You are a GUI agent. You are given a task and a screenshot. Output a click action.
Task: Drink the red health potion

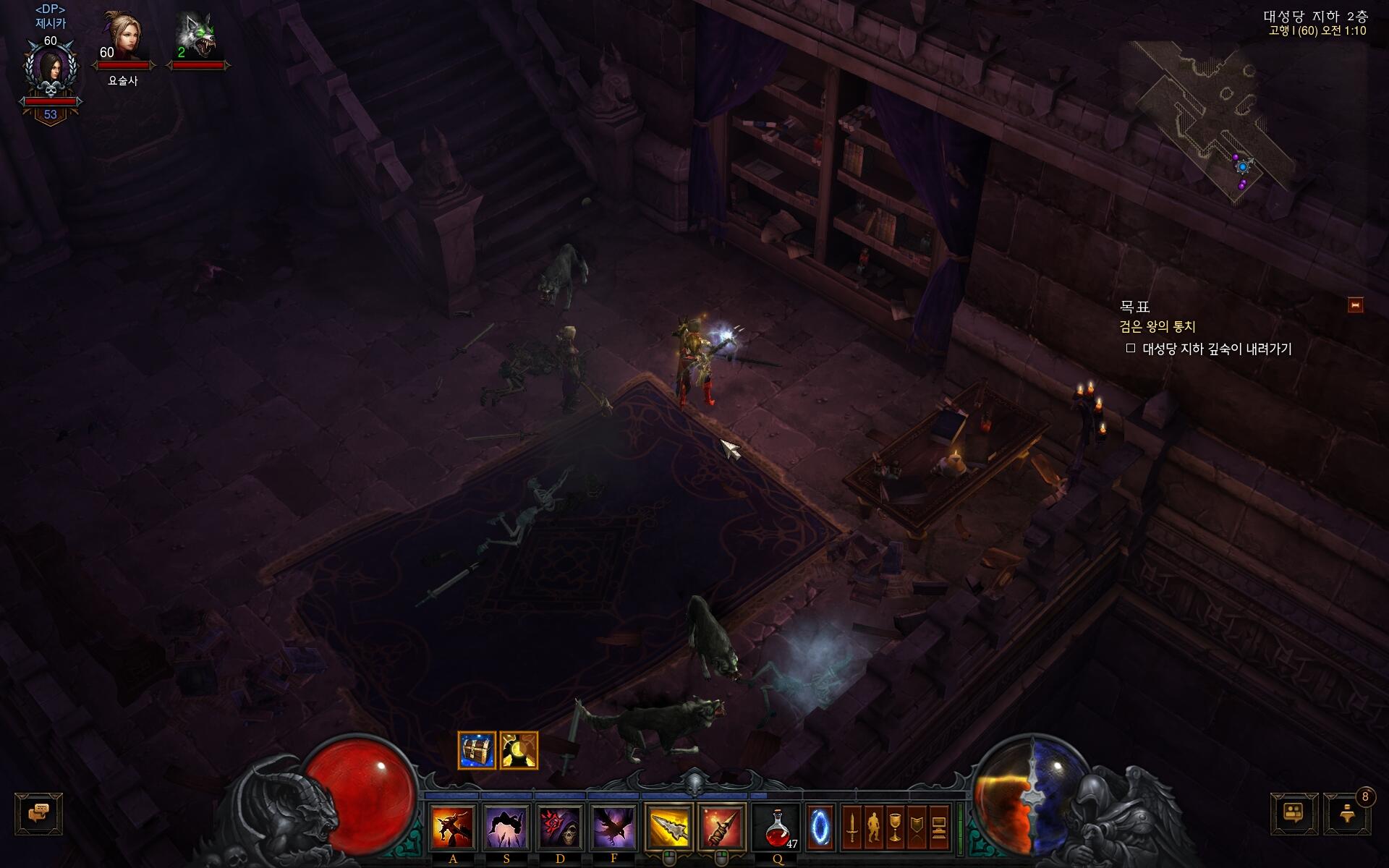[x=777, y=827]
